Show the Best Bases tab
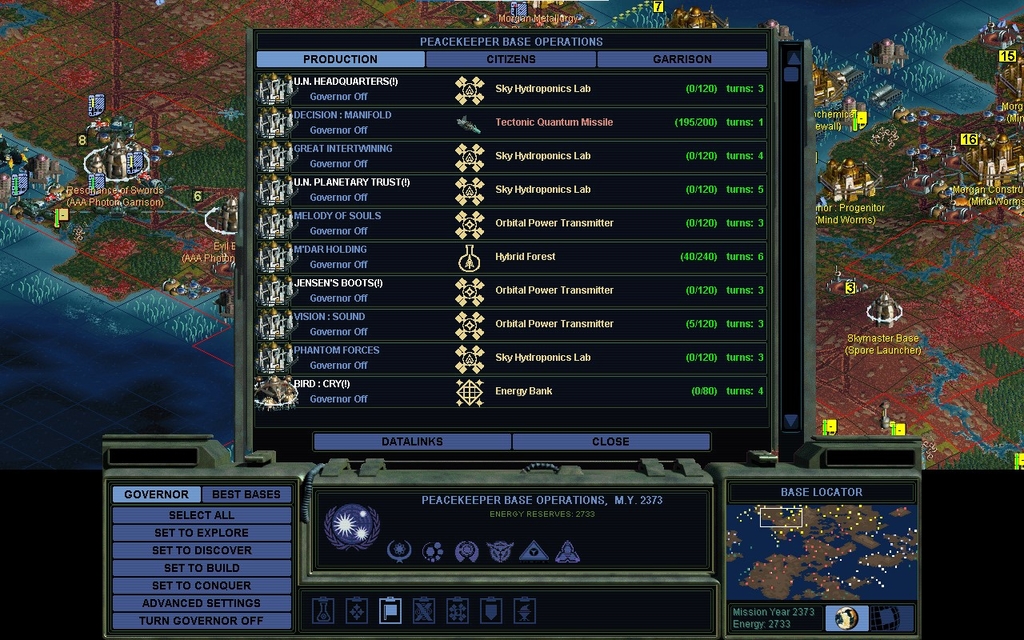Viewport: 1024px width, 640px height. pyautogui.click(x=246, y=494)
